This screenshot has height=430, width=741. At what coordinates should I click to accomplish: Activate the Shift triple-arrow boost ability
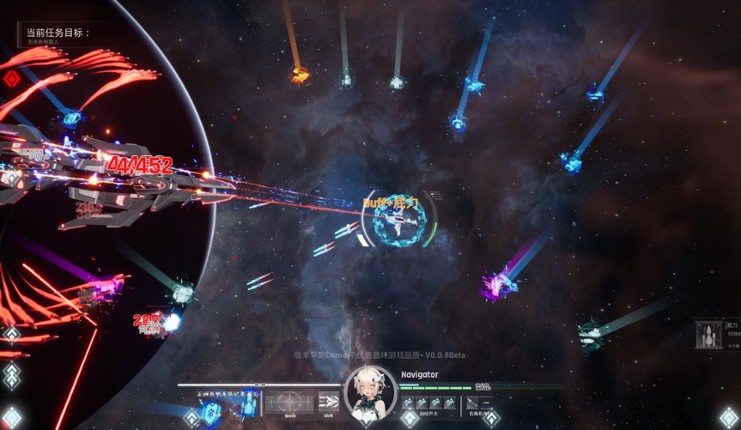pos(329,403)
